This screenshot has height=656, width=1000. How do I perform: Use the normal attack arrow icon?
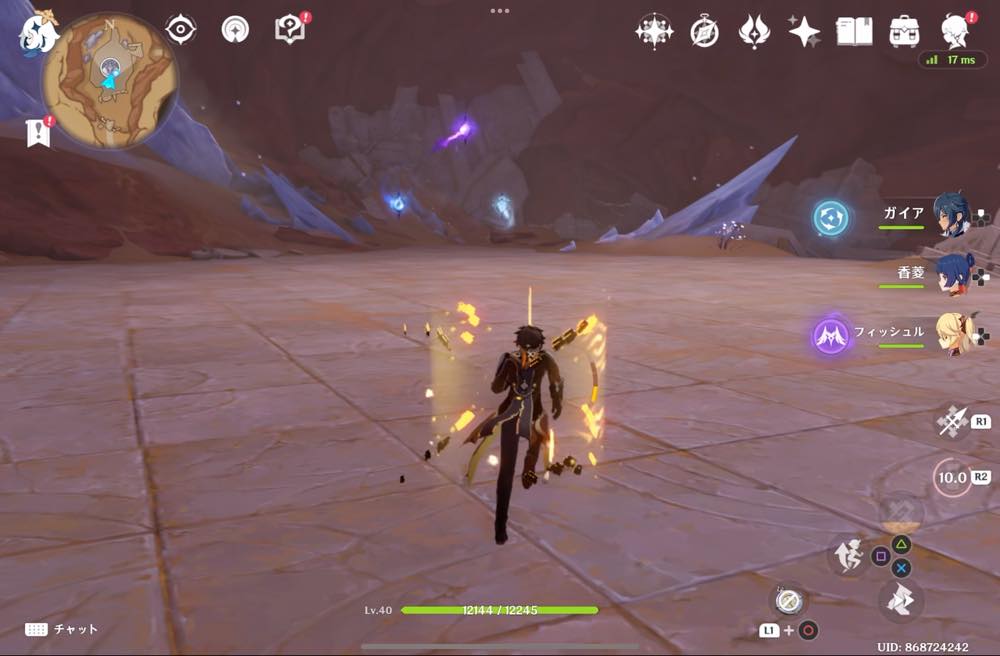coord(951,421)
